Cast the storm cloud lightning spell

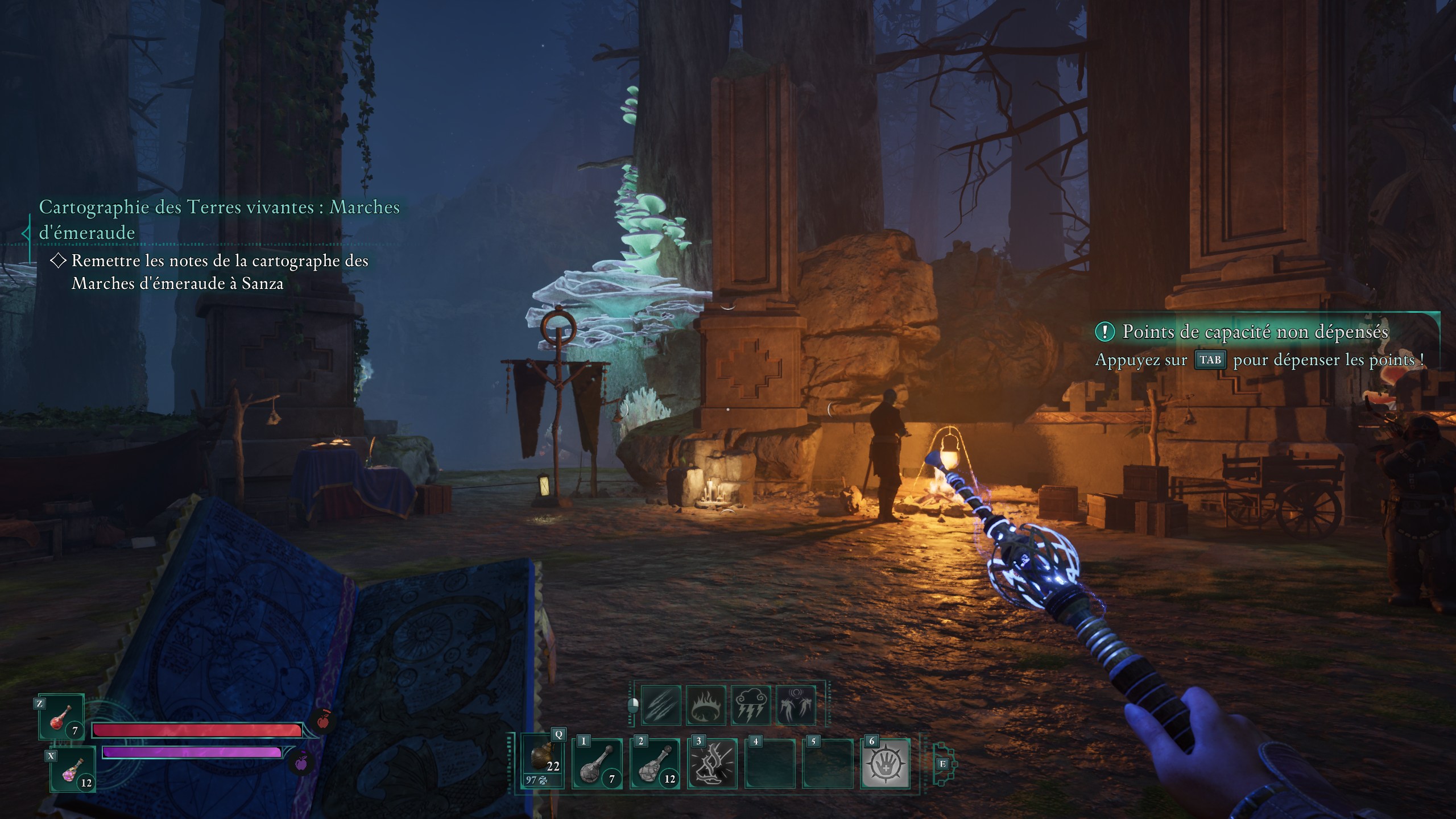[x=751, y=705]
